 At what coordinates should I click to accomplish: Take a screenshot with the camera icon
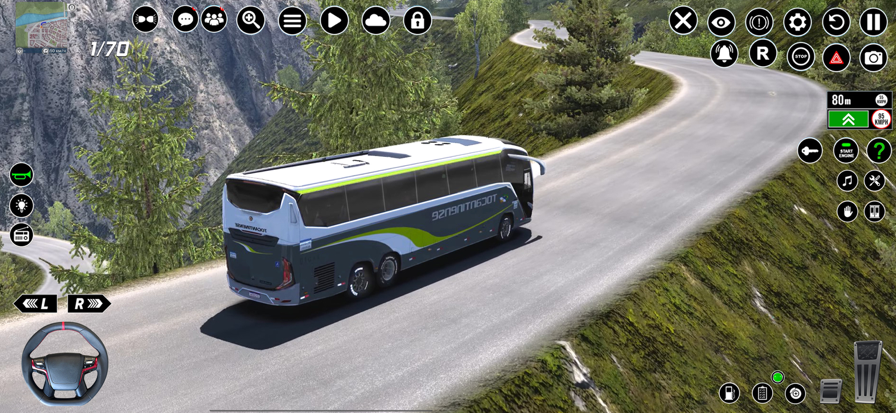click(873, 57)
